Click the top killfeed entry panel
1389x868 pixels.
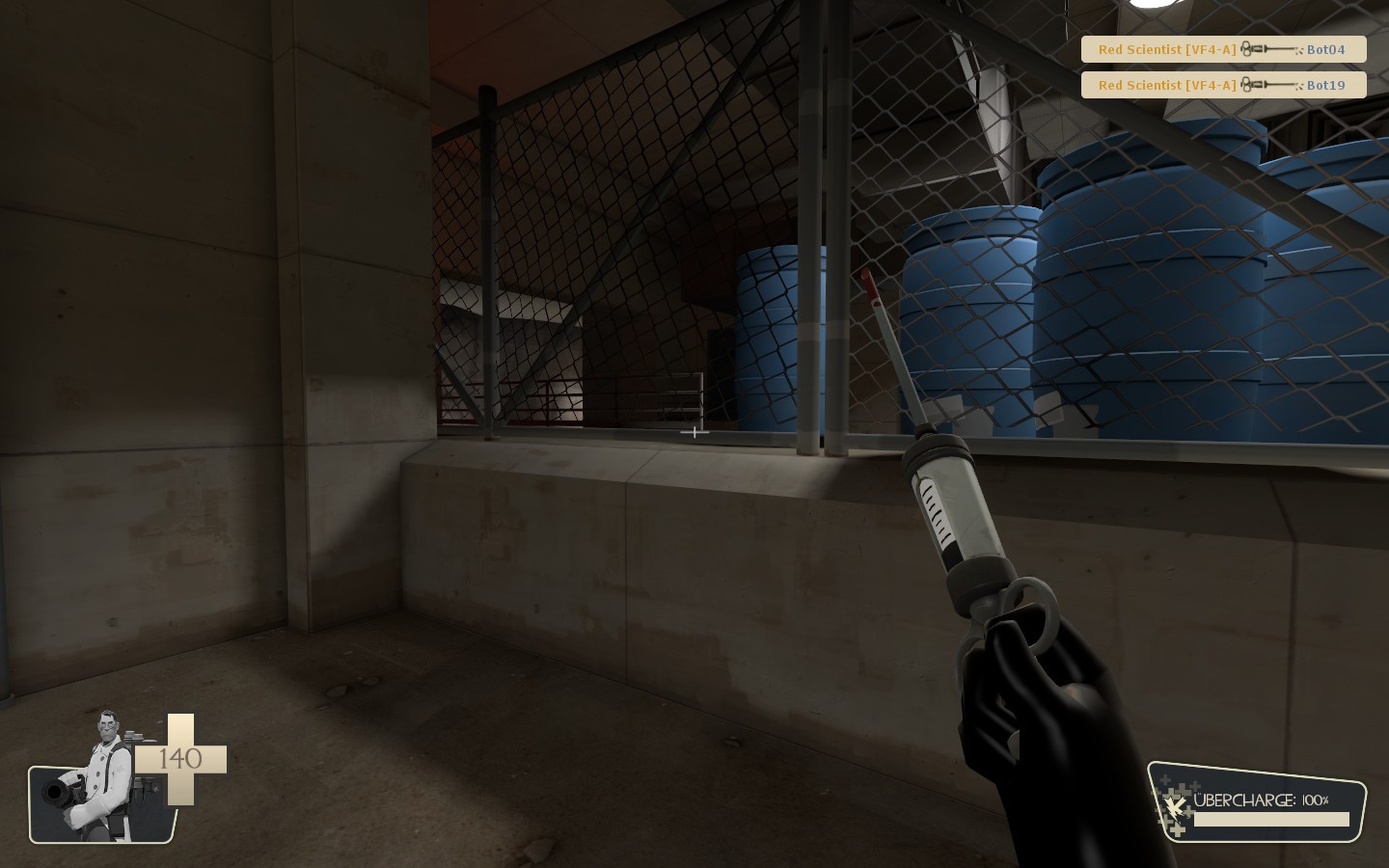tap(1223, 49)
